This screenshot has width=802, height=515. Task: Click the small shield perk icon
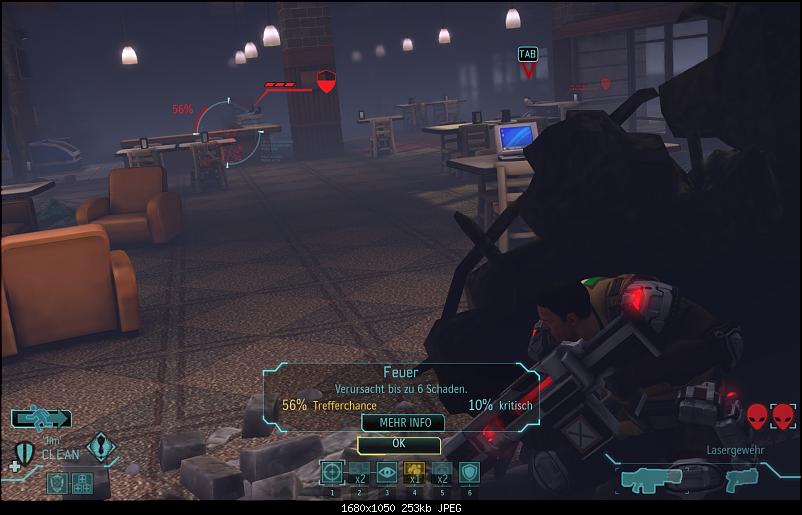click(57, 483)
